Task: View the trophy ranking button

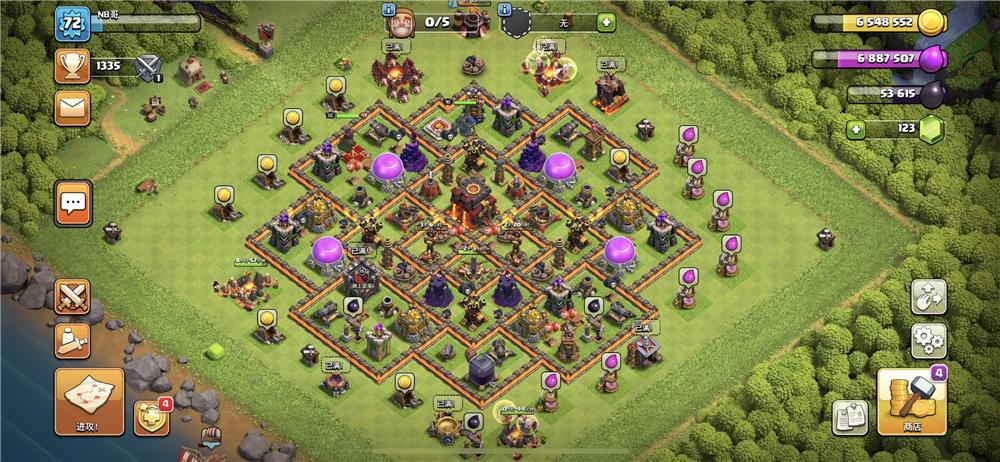Action: [x=72, y=67]
